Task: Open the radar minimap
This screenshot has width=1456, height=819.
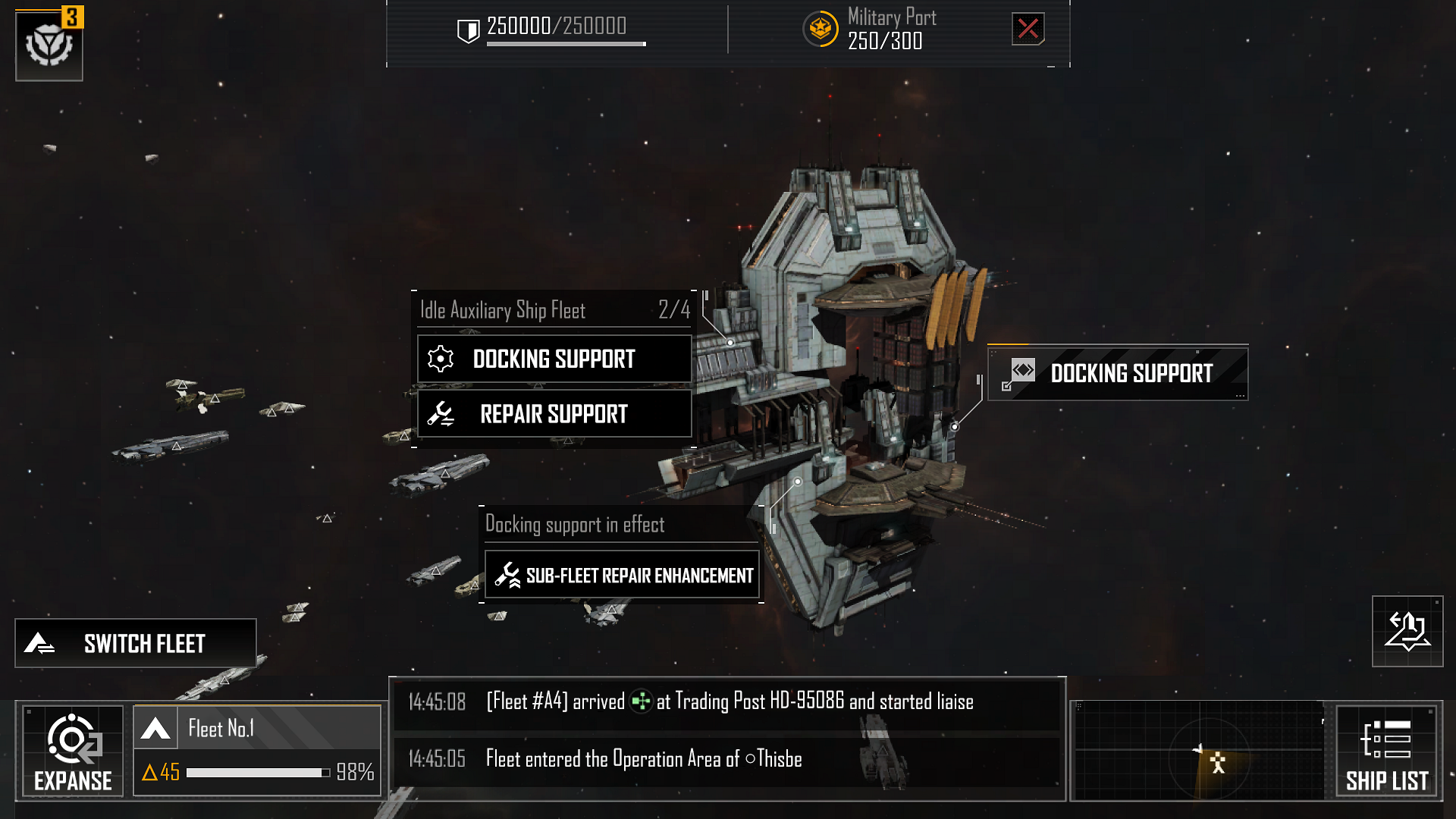Action: point(1200,751)
